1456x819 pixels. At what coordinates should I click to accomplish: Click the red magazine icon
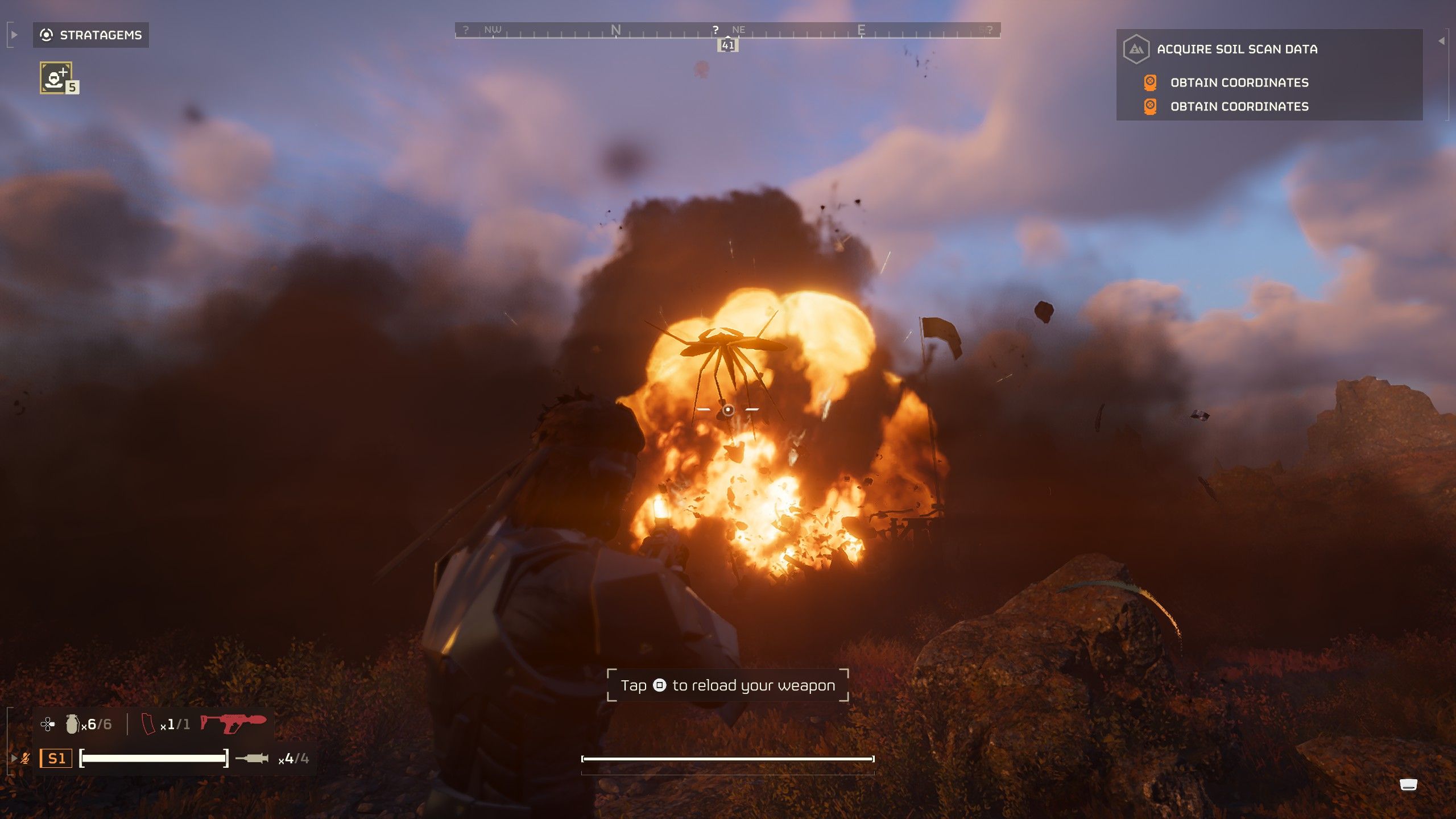tap(148, 724)
